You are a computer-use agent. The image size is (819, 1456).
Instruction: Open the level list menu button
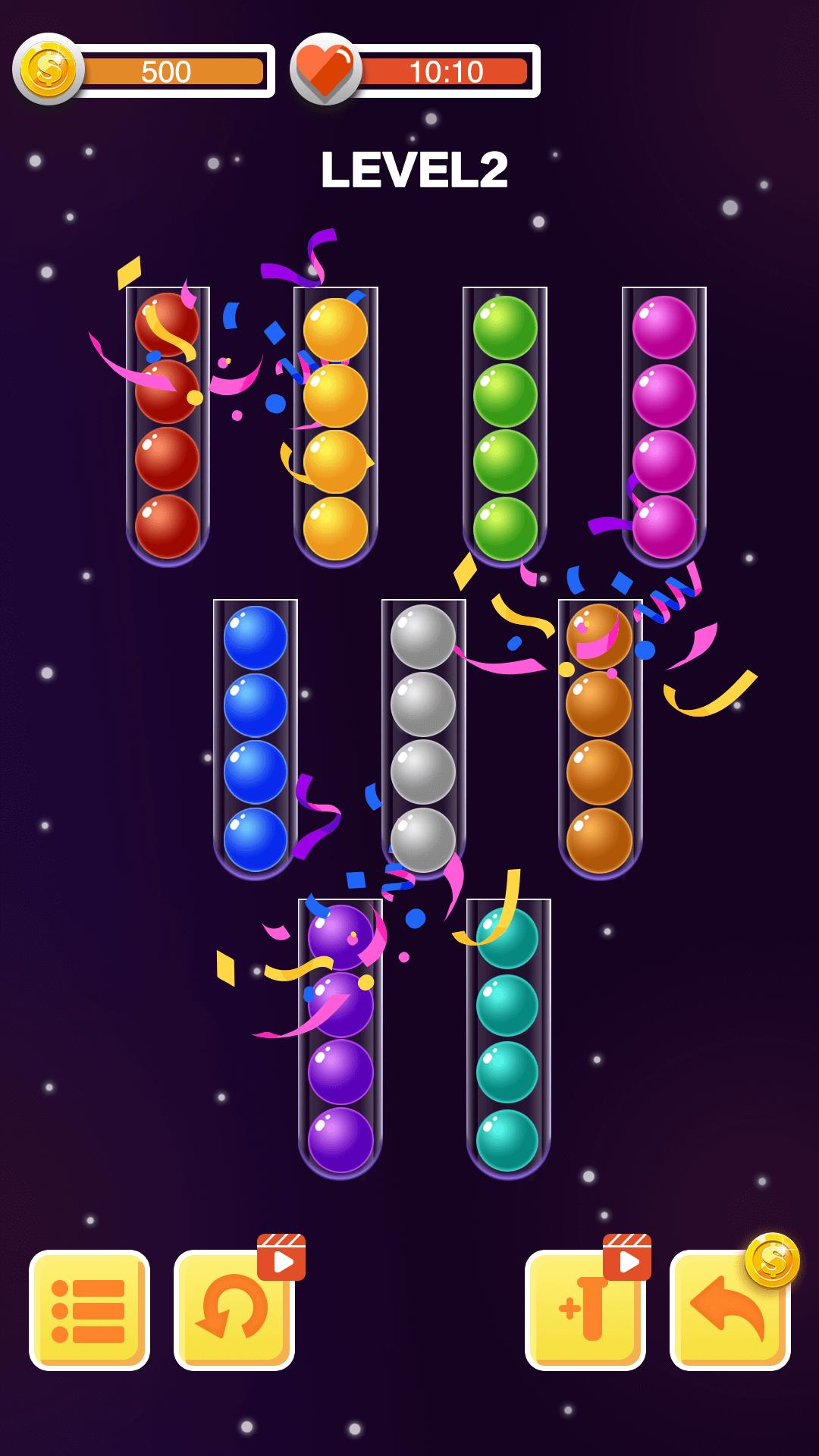pos(89,1311)
